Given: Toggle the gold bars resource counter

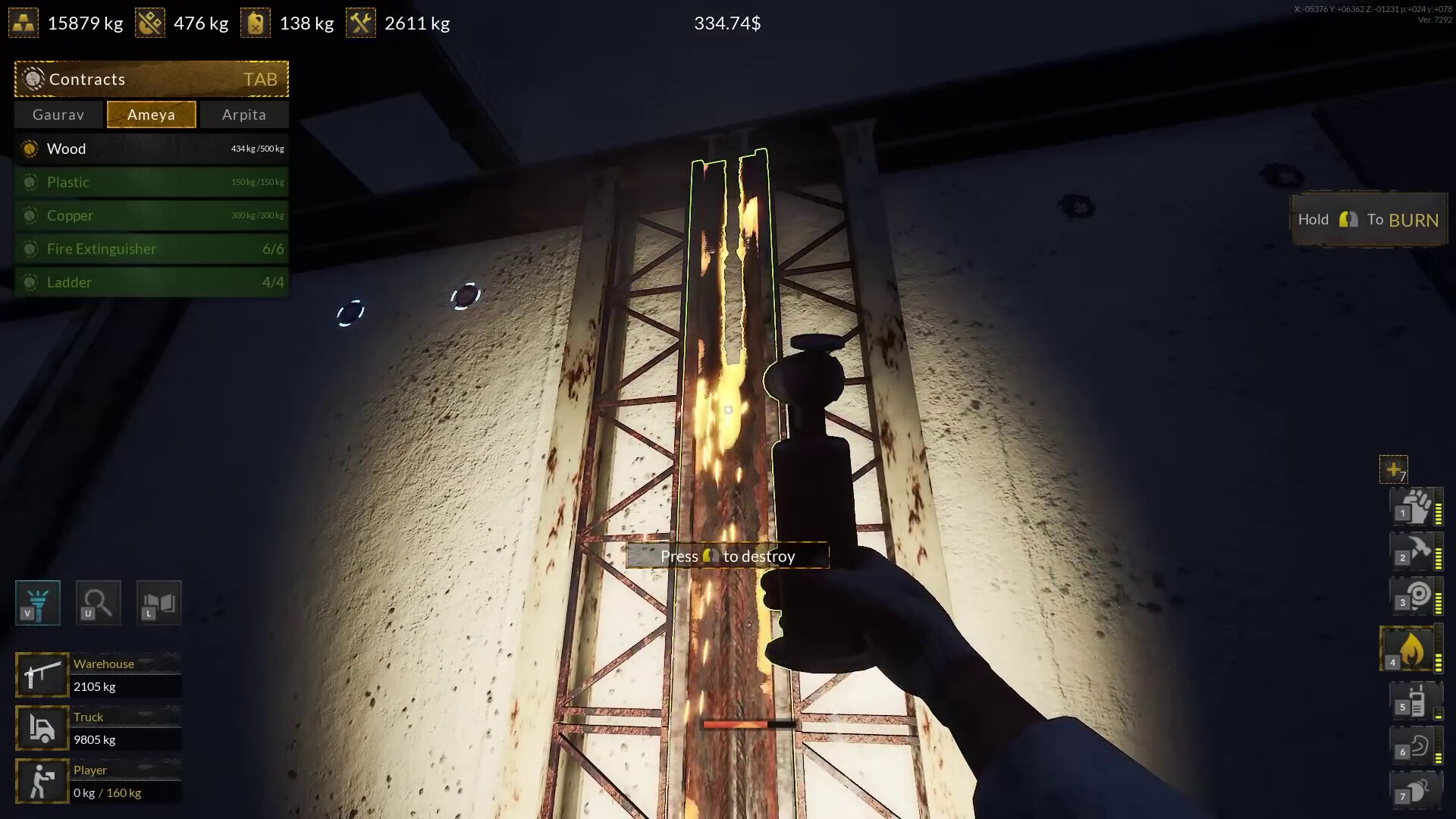Looking at the screenshot, I should click(x=24, y=22).
